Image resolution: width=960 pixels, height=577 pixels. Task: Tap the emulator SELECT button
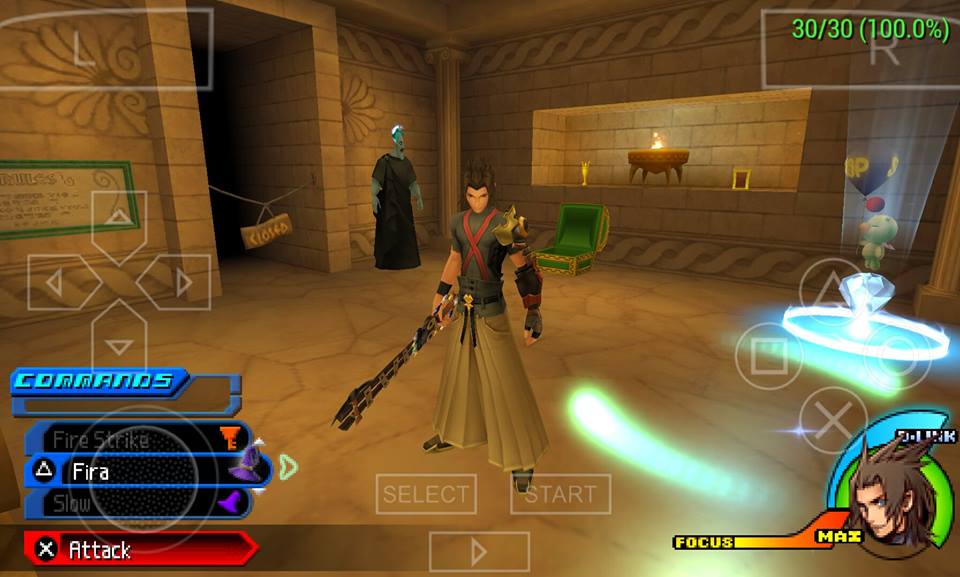point(426,494)
